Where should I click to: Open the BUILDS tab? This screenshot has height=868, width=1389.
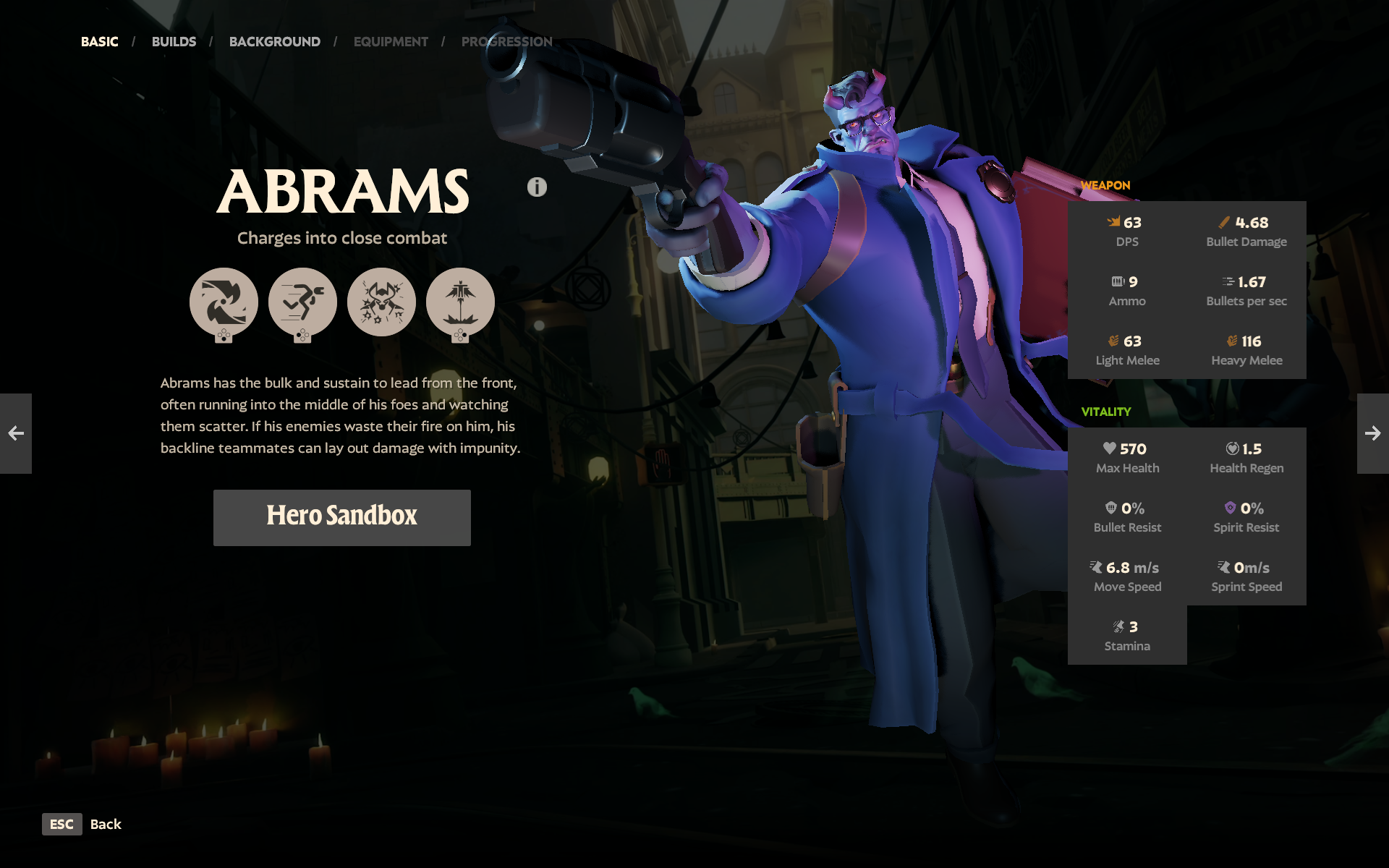pyautogui.click(x=174, y=41)
